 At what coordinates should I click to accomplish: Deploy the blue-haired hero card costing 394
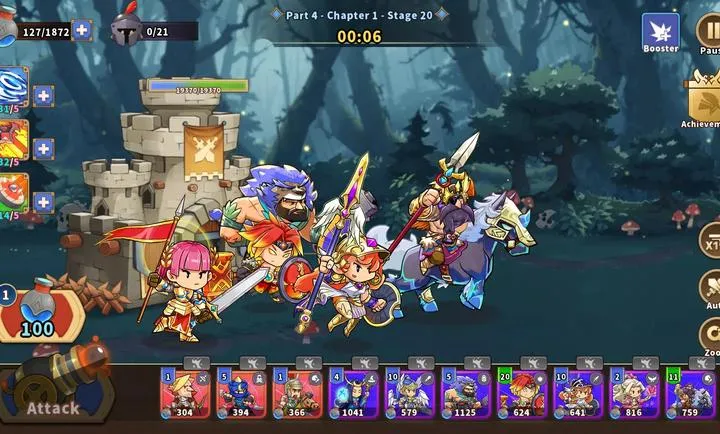tap(241, 393)
